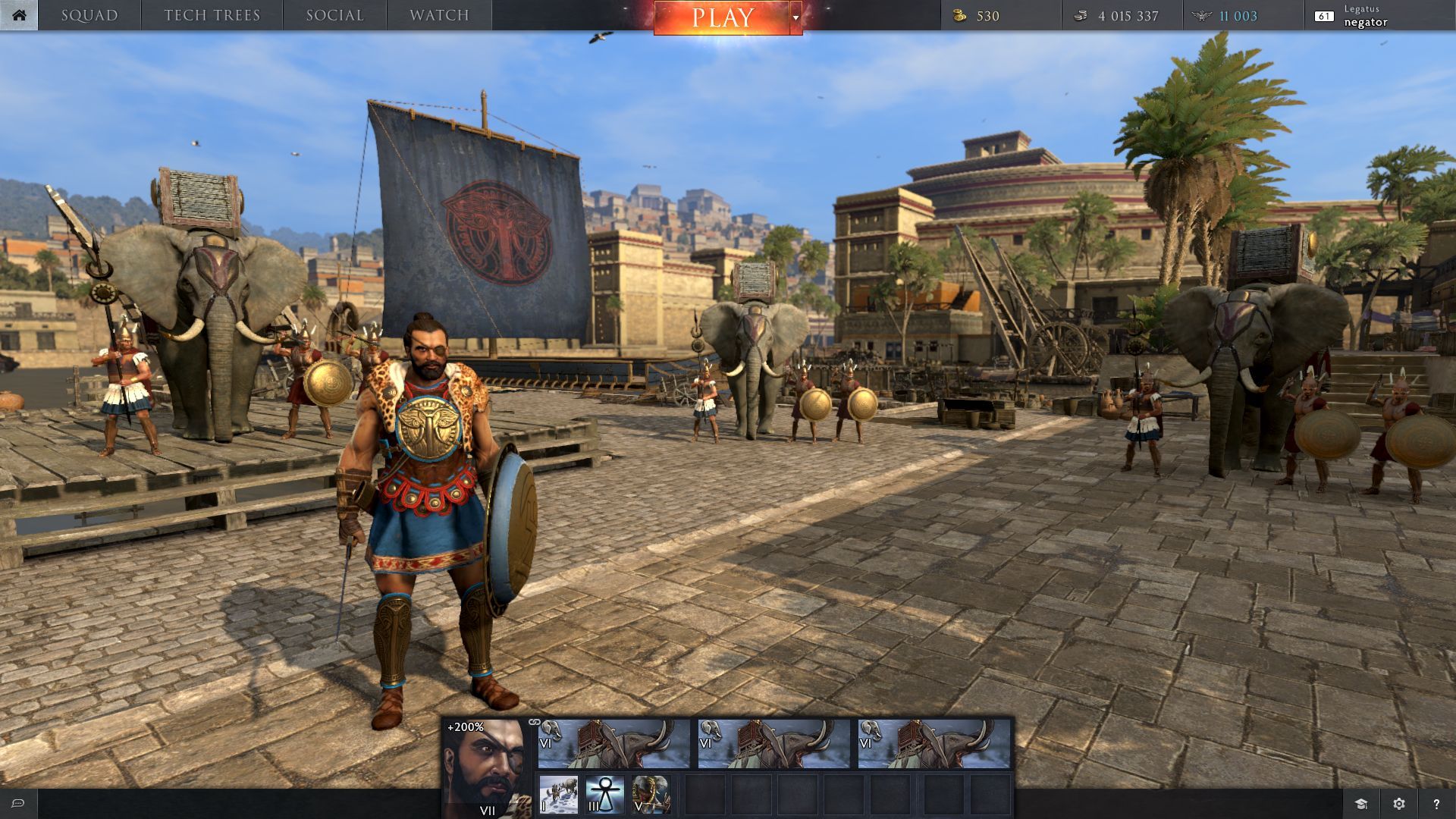
Task: Toggle the chain link unit icon
Action: tap(534, 723)
